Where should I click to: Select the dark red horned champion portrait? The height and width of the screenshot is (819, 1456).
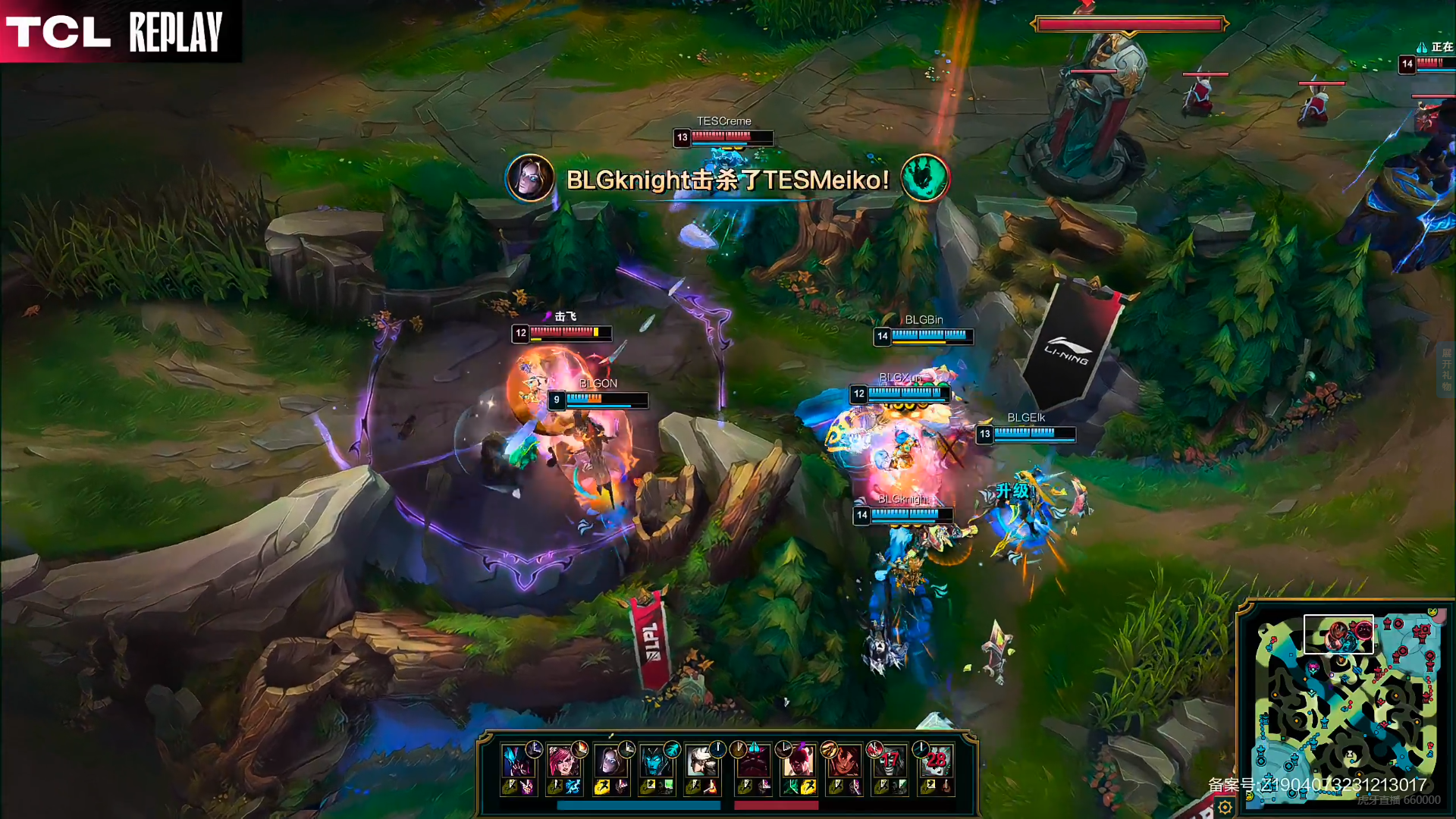coord(753,761)
